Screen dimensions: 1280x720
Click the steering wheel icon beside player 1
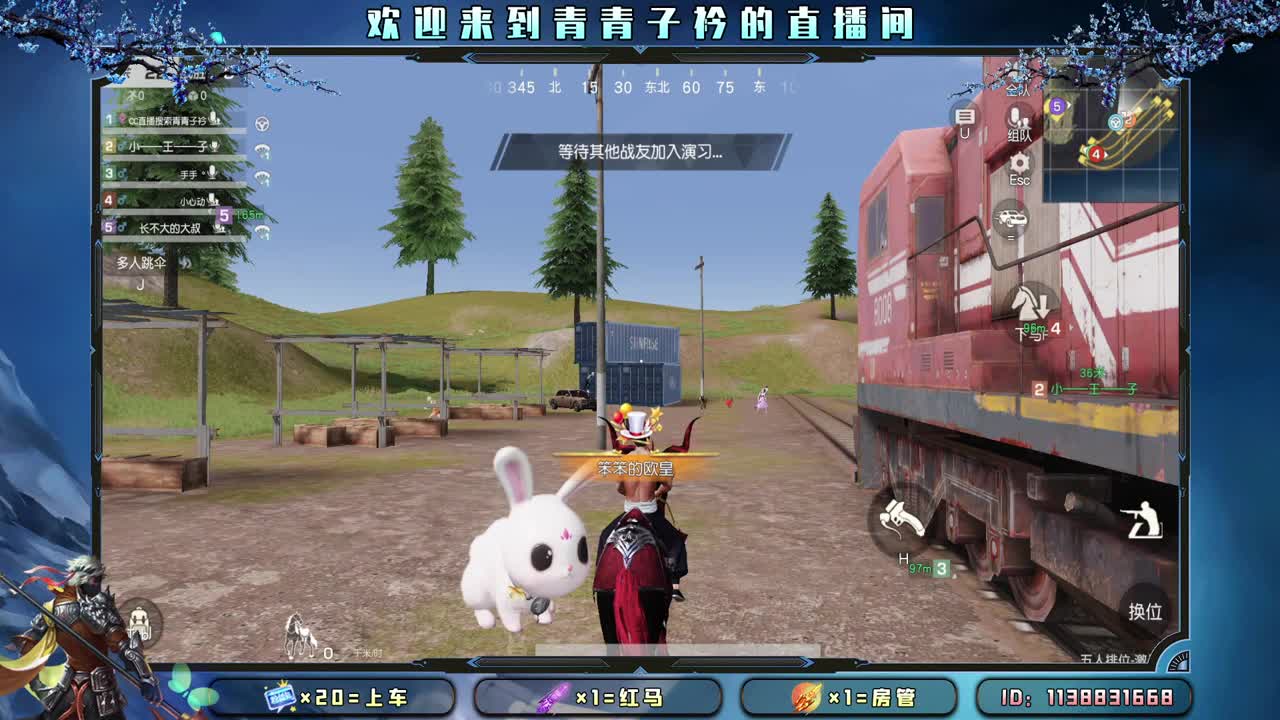[261, 124]
